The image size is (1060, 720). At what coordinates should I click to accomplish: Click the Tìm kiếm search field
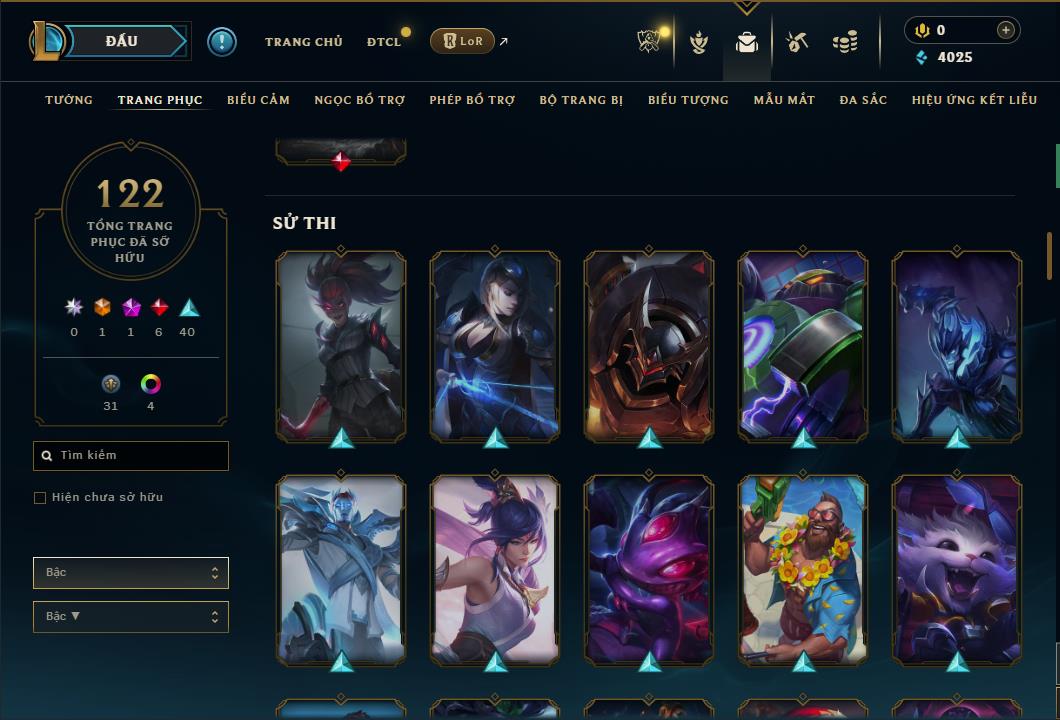click(x=131, y=456)
